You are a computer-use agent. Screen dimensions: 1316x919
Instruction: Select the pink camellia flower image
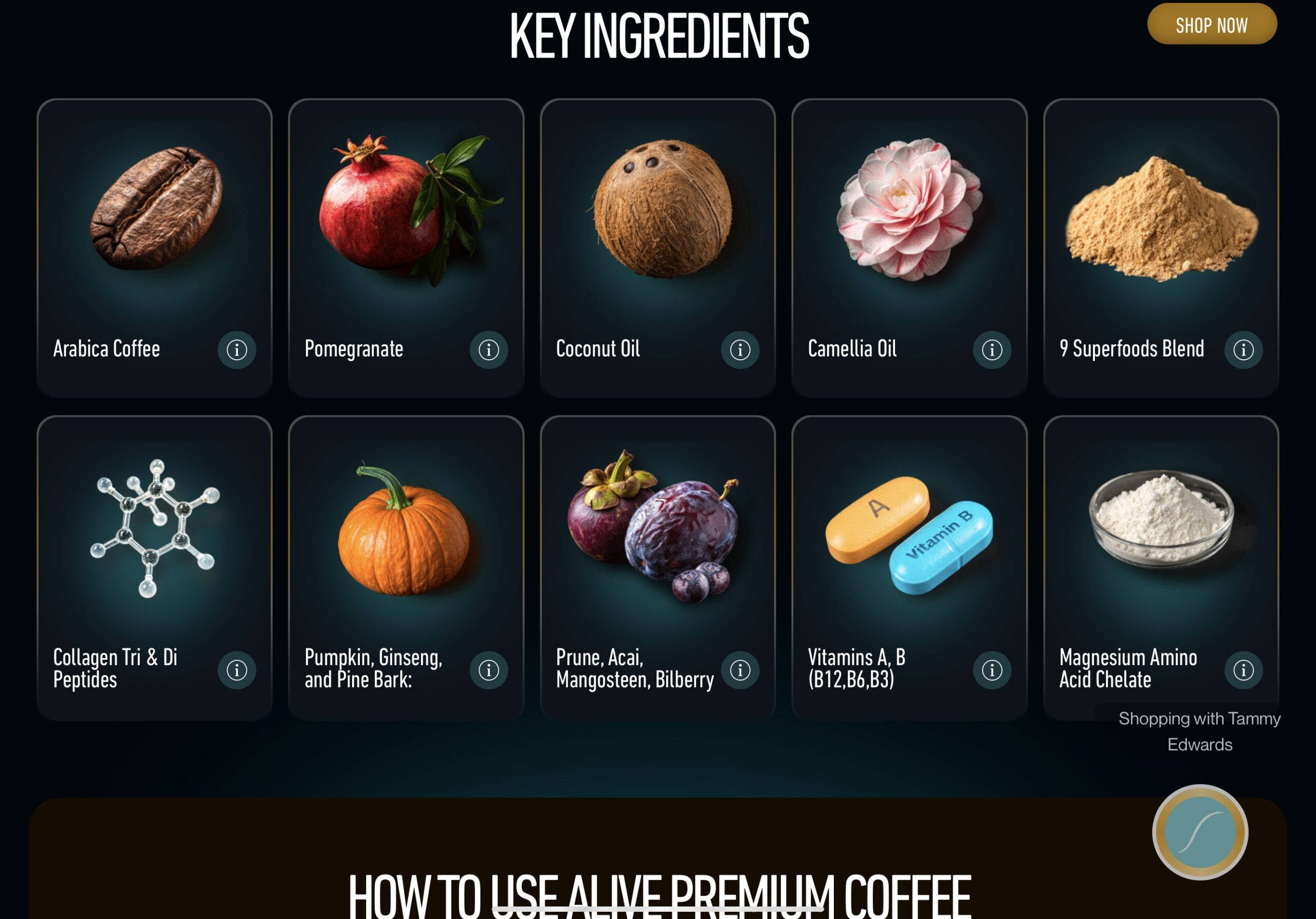[908, 209]
